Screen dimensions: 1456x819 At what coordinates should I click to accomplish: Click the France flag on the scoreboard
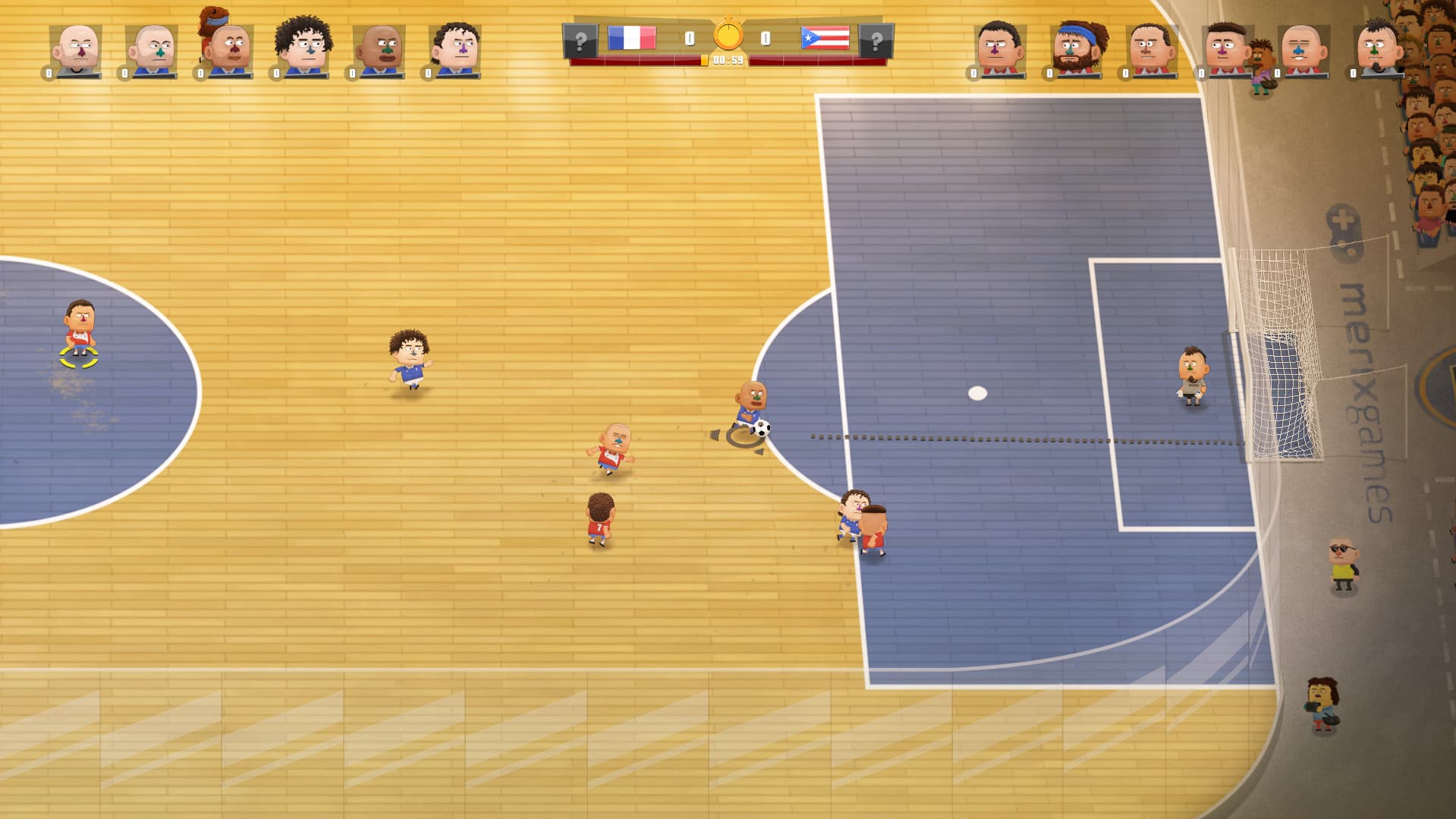pos(631,39)
